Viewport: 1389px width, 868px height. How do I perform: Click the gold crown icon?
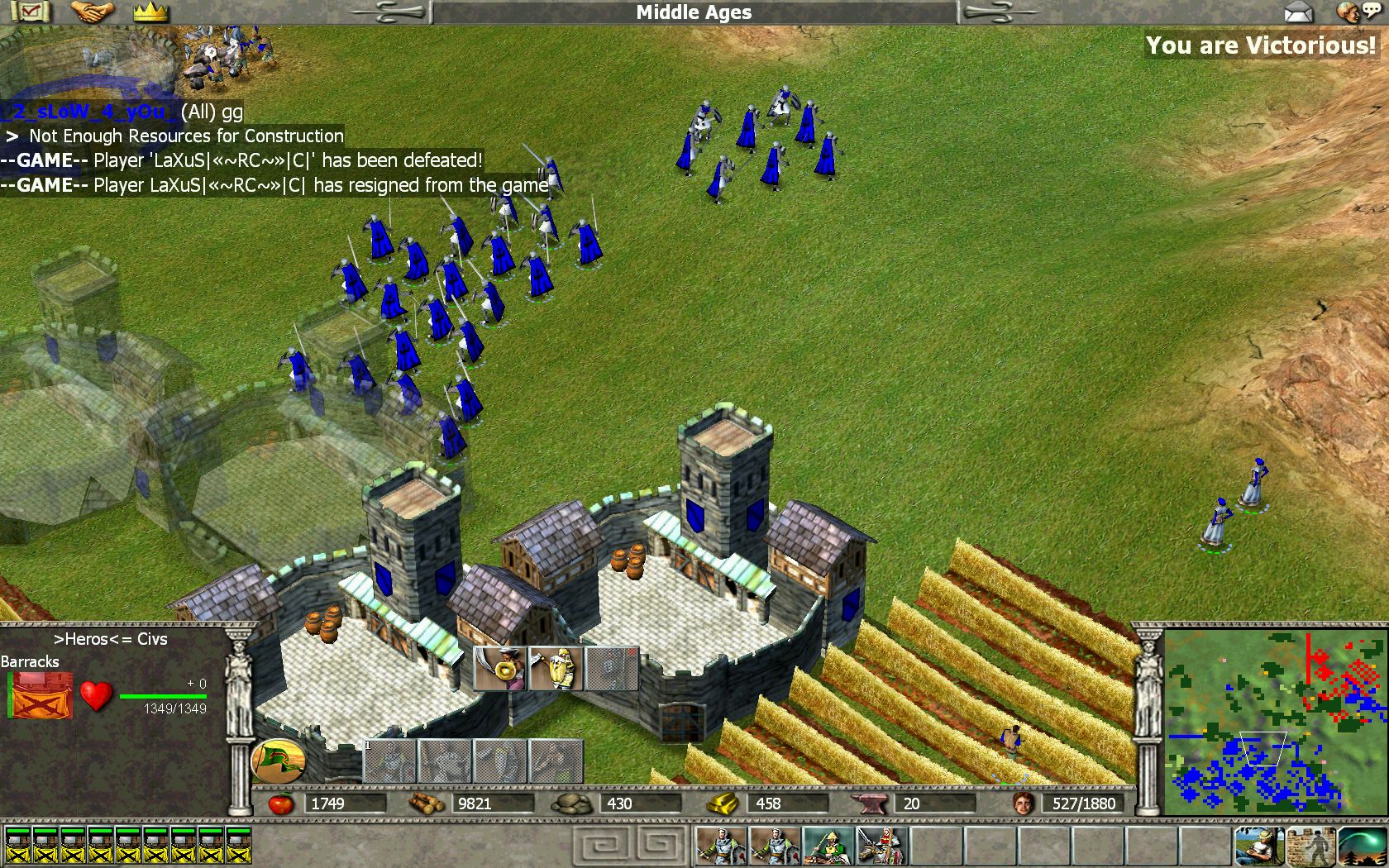tap(150, 12)
